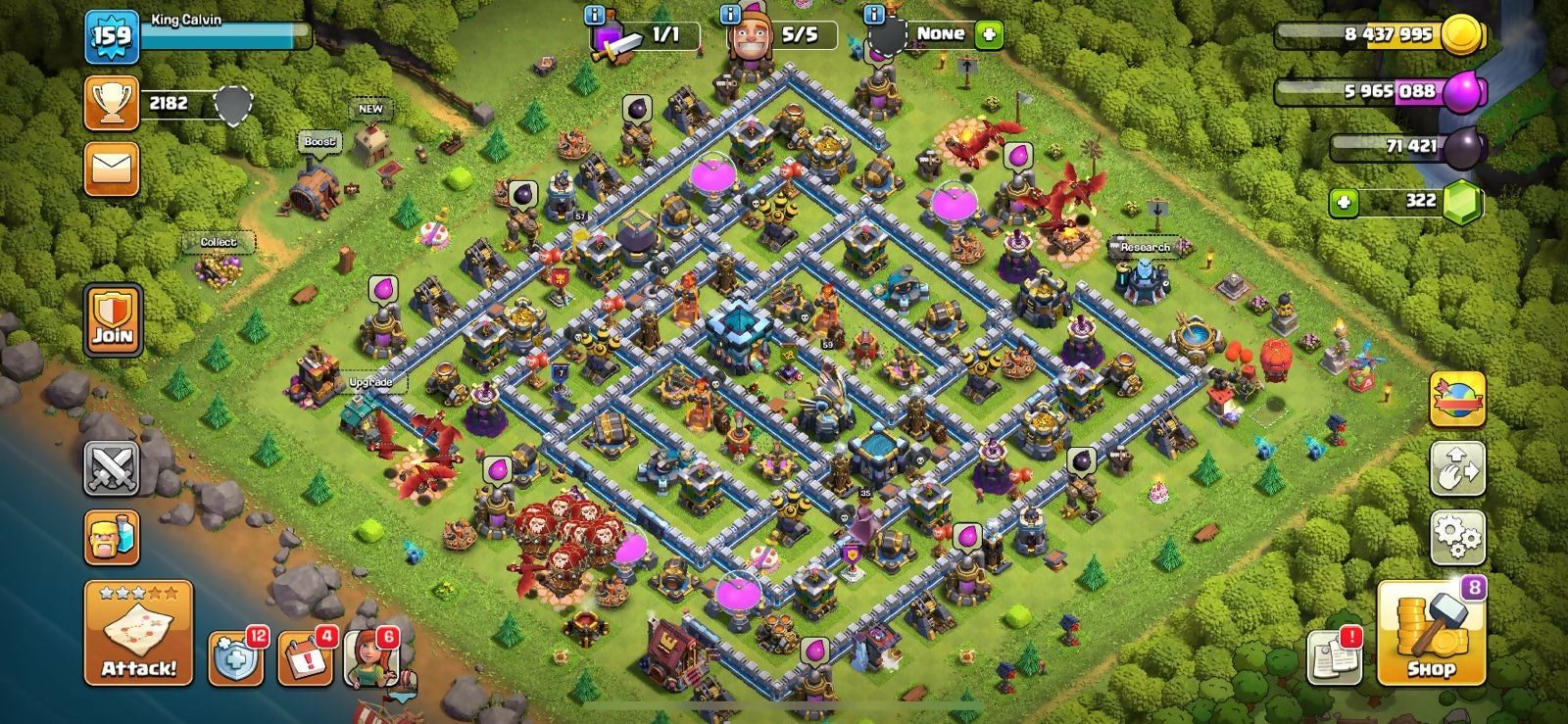
Task: Tap the Attack! map button
Action: [138, 633]
